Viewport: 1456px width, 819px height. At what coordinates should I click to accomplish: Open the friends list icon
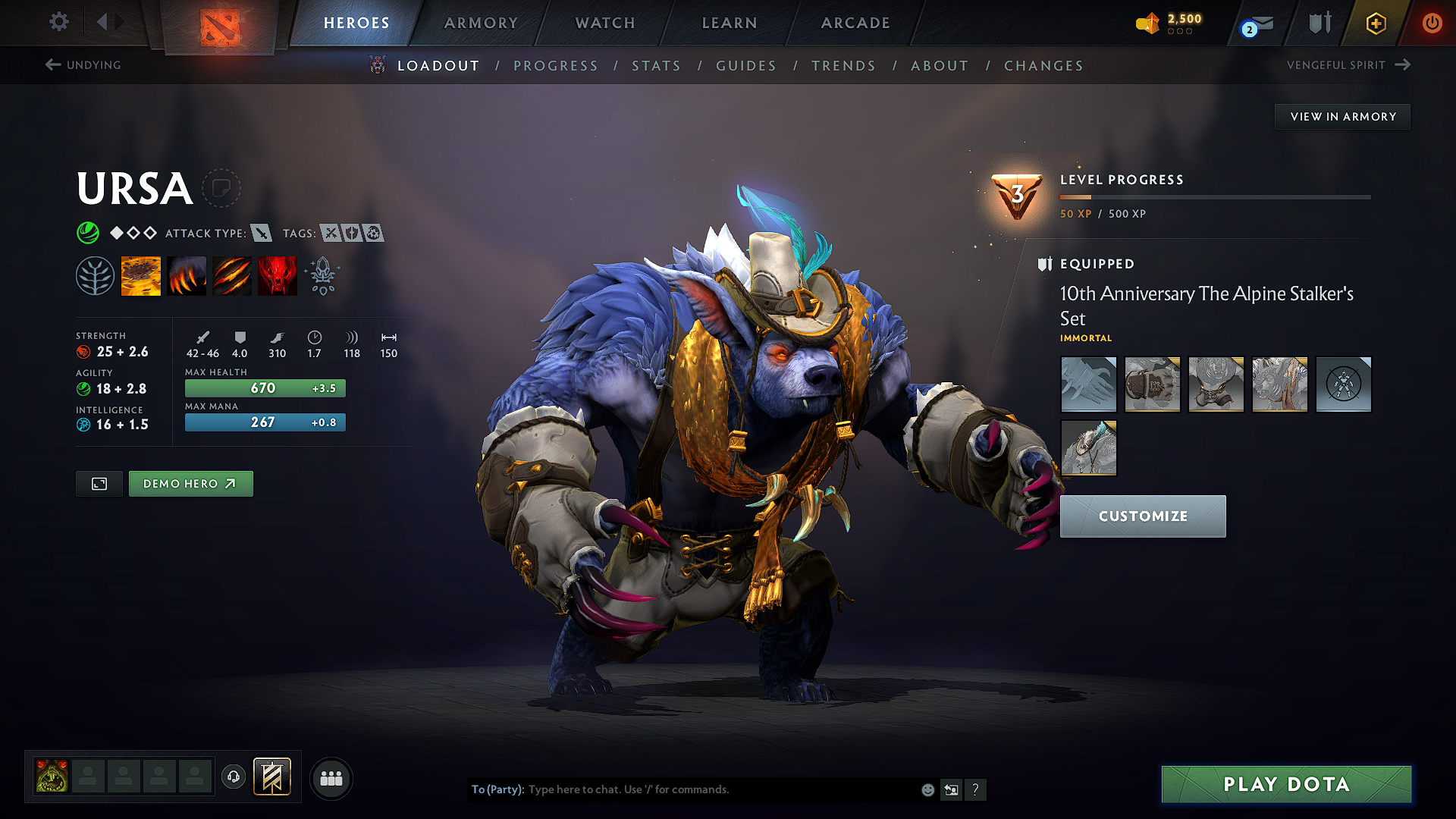[x=331, y=777]
